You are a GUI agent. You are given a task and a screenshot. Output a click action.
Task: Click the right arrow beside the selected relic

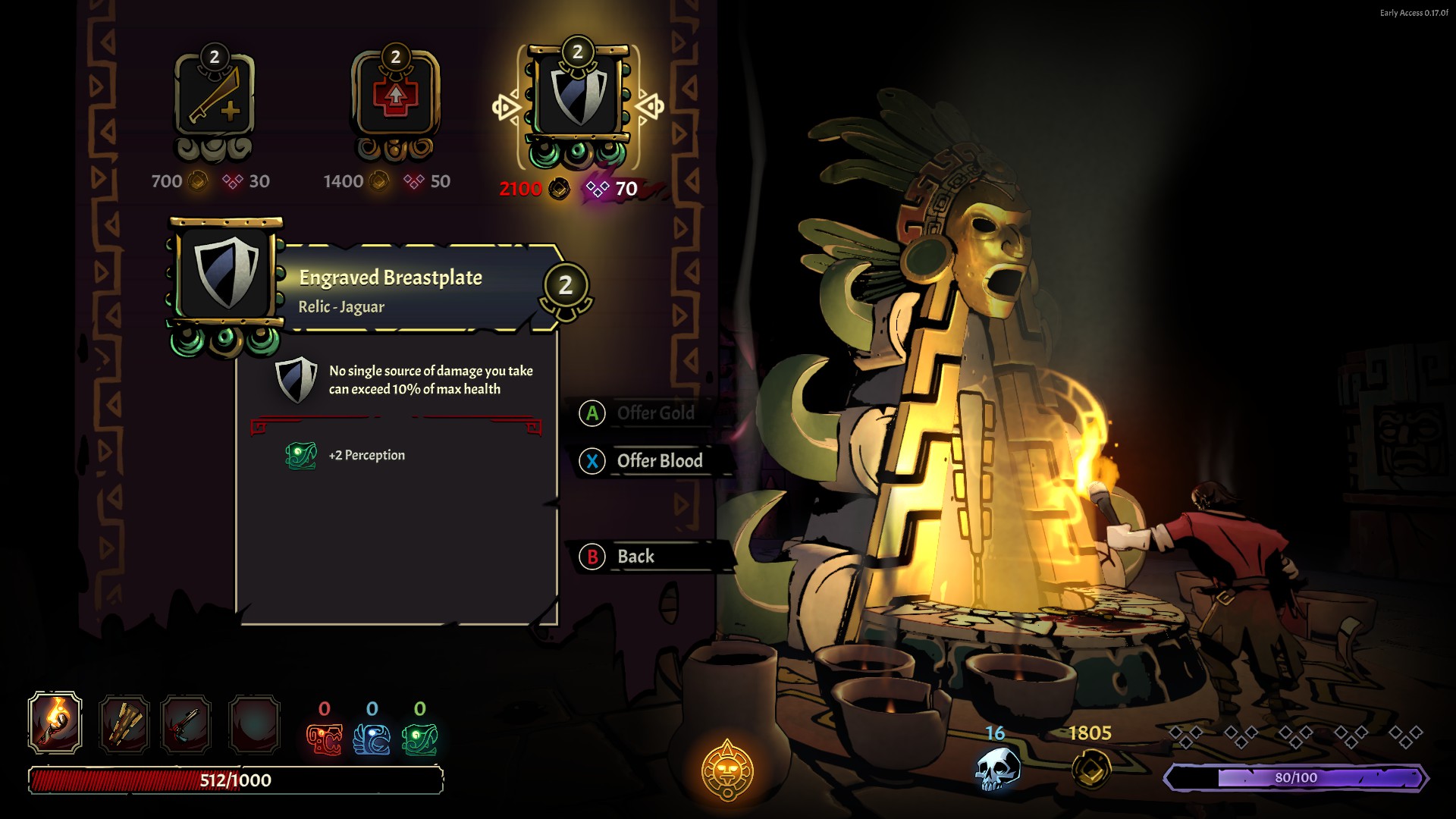(650, 107)
